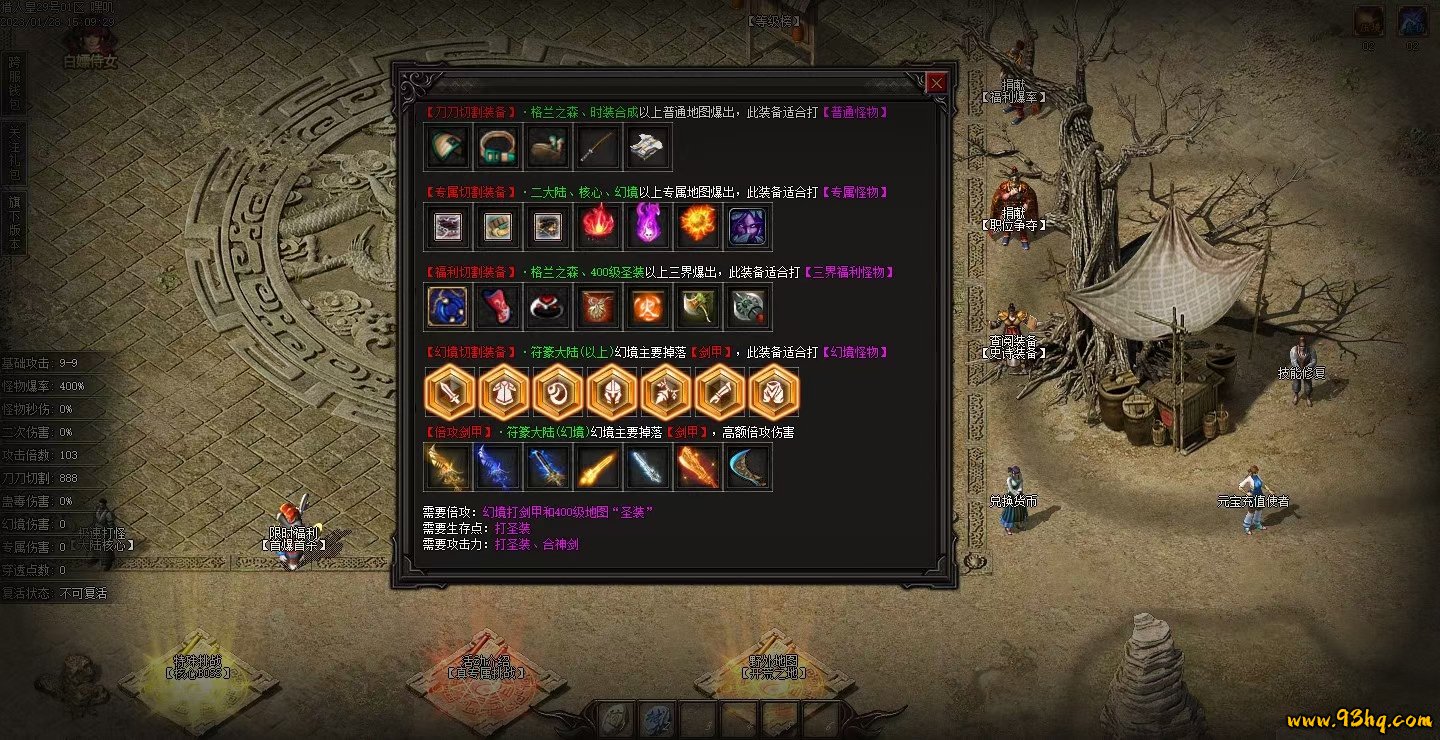Select the golden hexagon helmet badge
The width and height of the screenshot is (1440, 740).
pos(613,392)
